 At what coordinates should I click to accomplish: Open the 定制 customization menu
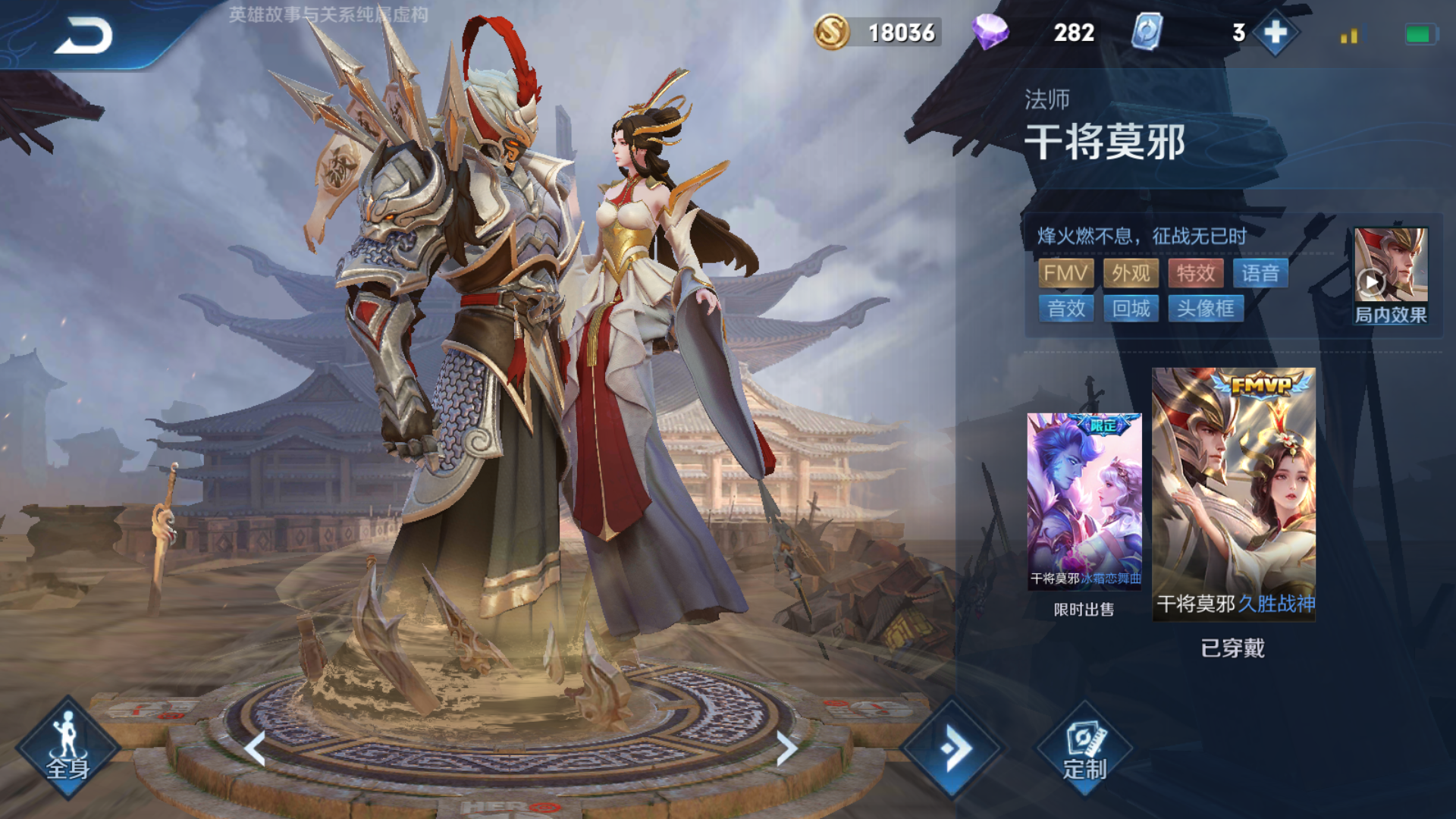click(1084, 750)
